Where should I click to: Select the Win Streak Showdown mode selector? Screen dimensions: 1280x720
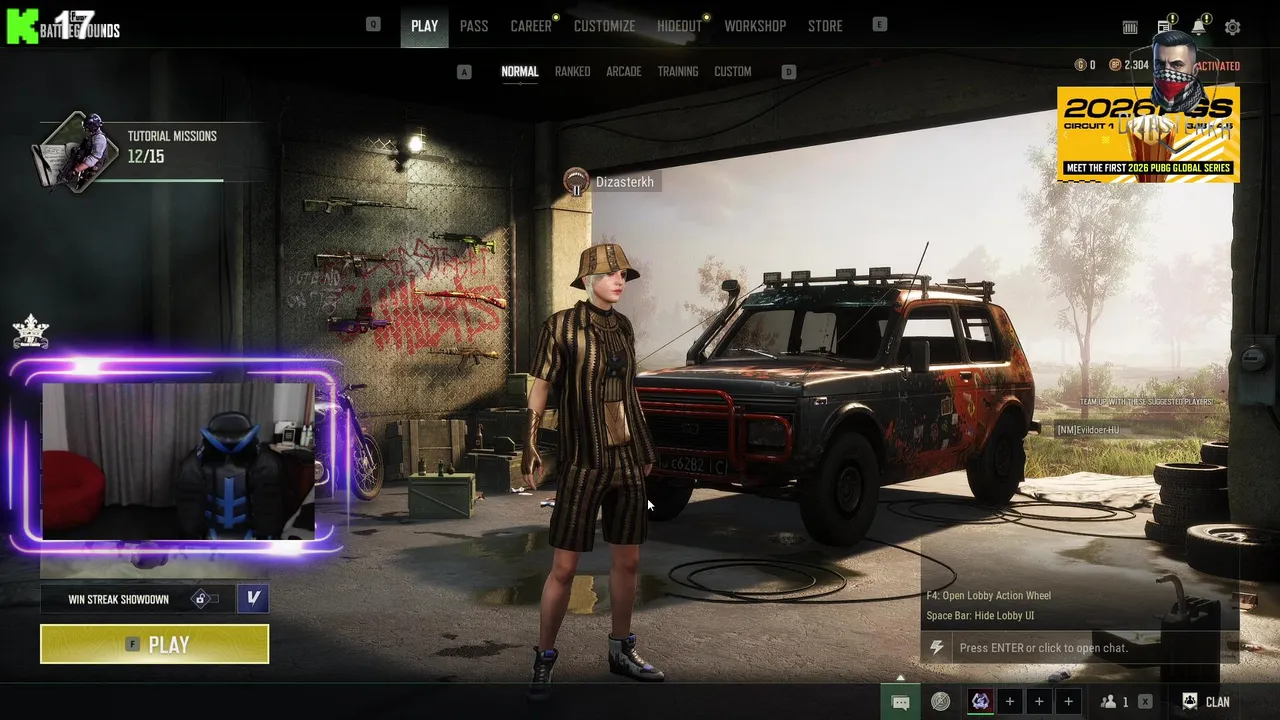click(x=135, y=599)
